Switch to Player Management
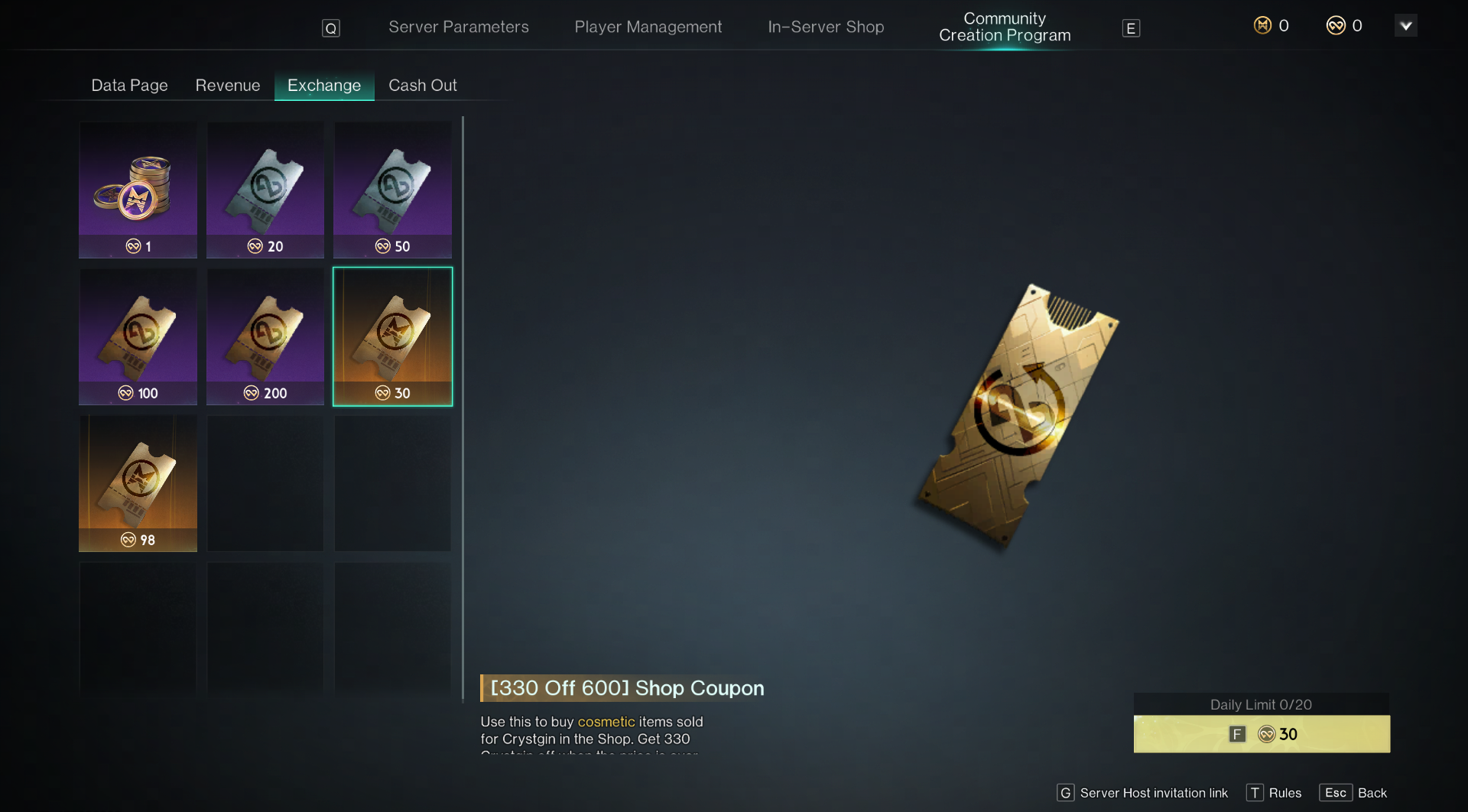 click(x=648, y=27)
